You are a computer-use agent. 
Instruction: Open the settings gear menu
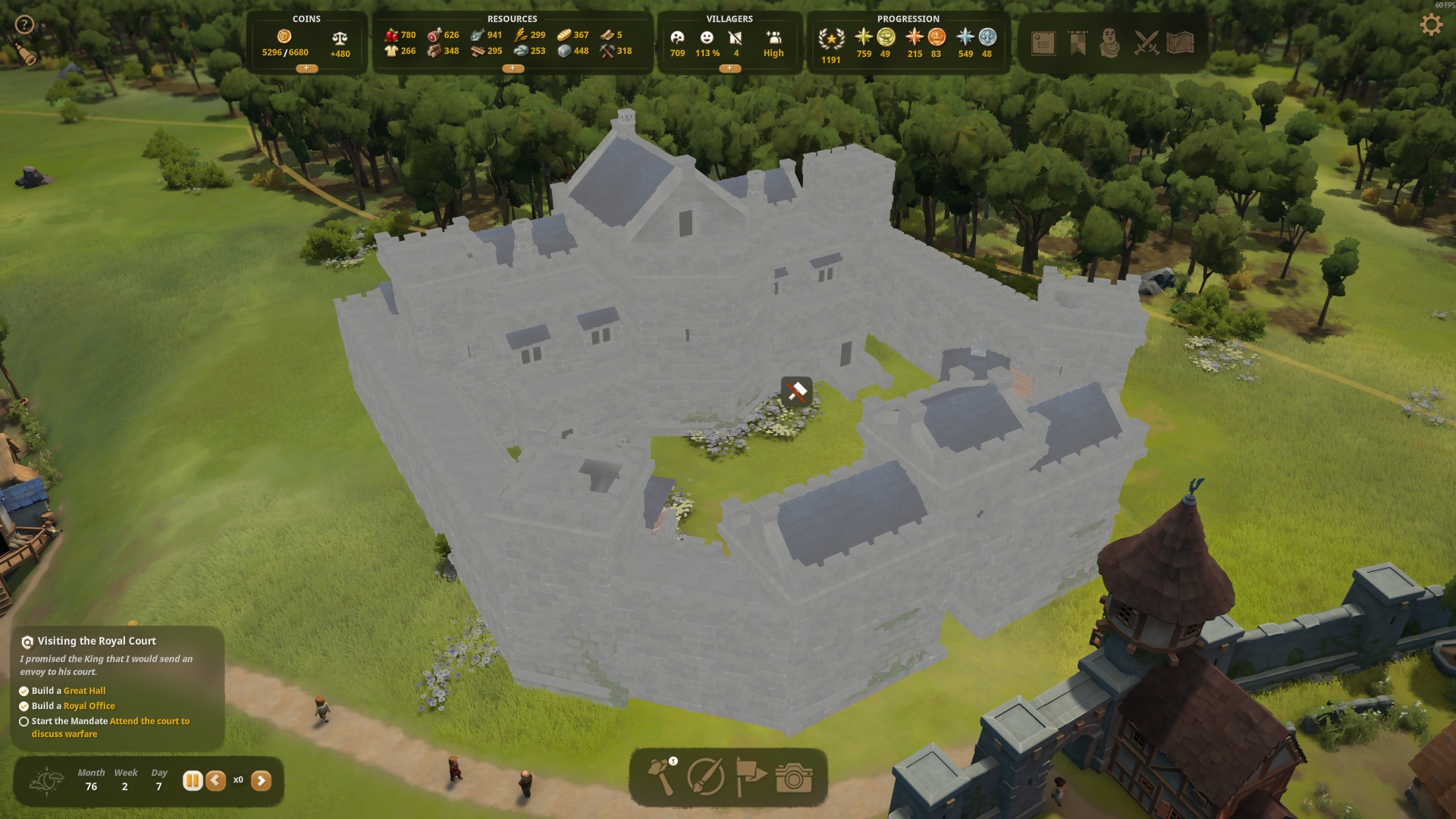(1430, 26)
